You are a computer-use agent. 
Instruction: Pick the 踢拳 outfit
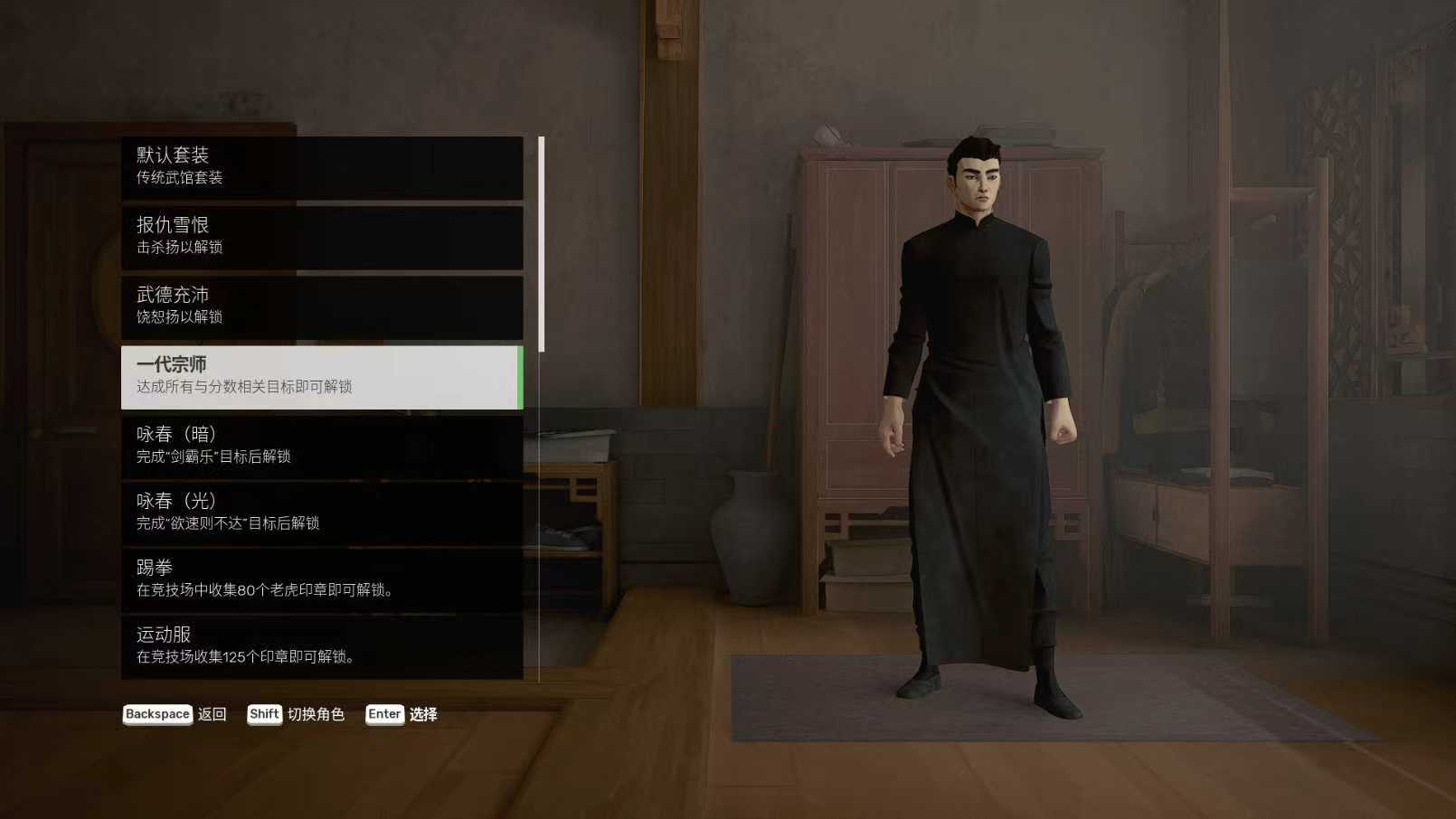pos(322,579)
